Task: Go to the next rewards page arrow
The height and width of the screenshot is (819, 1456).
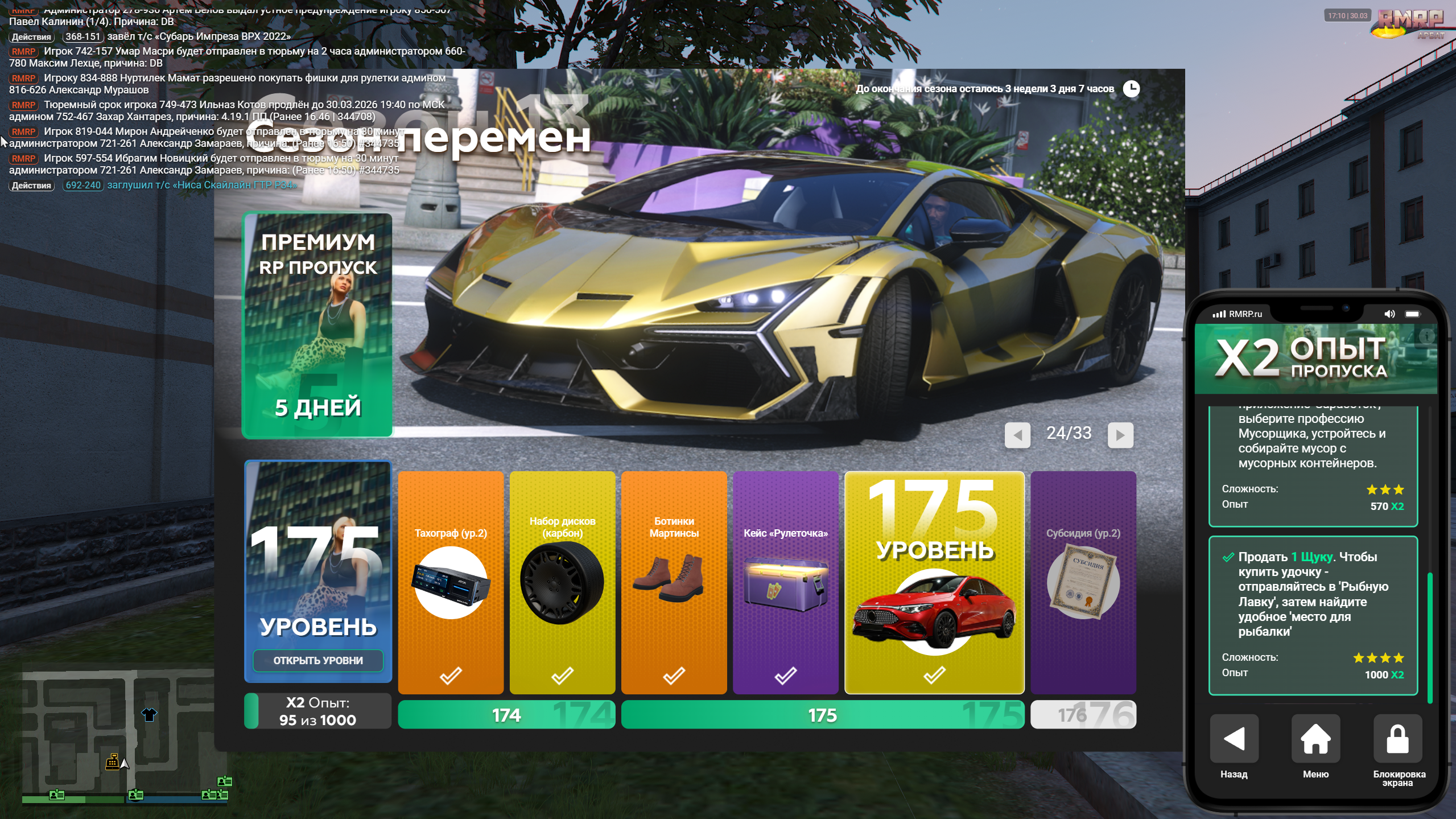Action: click(x=1120, y=435)
